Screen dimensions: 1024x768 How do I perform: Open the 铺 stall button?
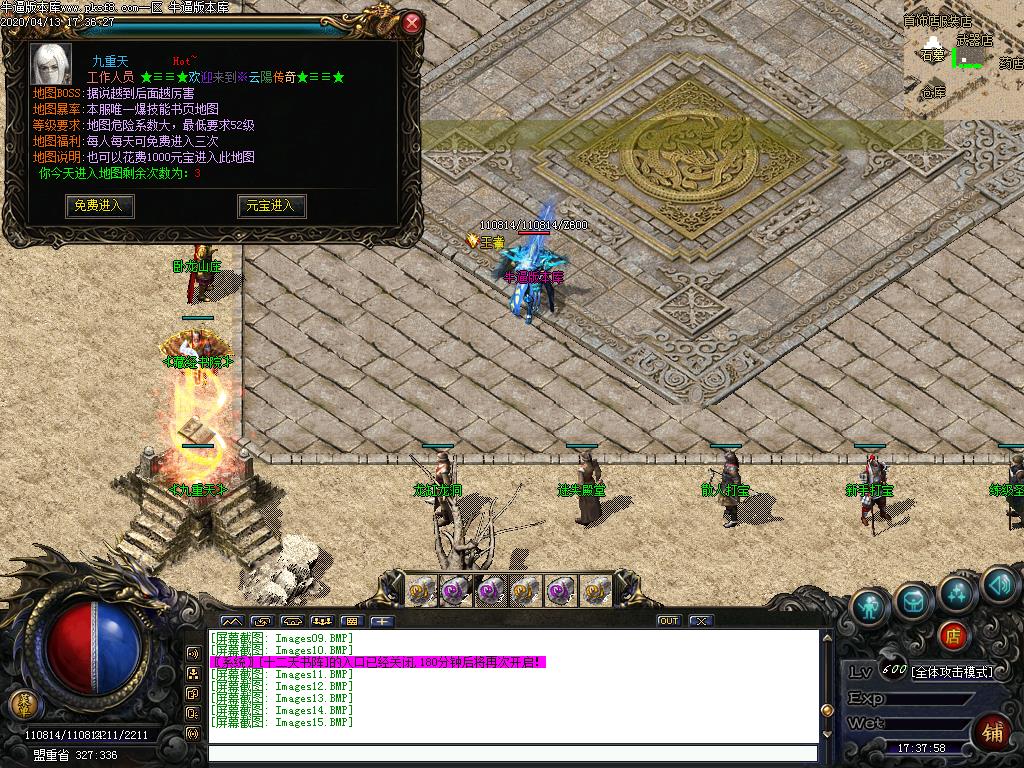[x=994, y=730]
